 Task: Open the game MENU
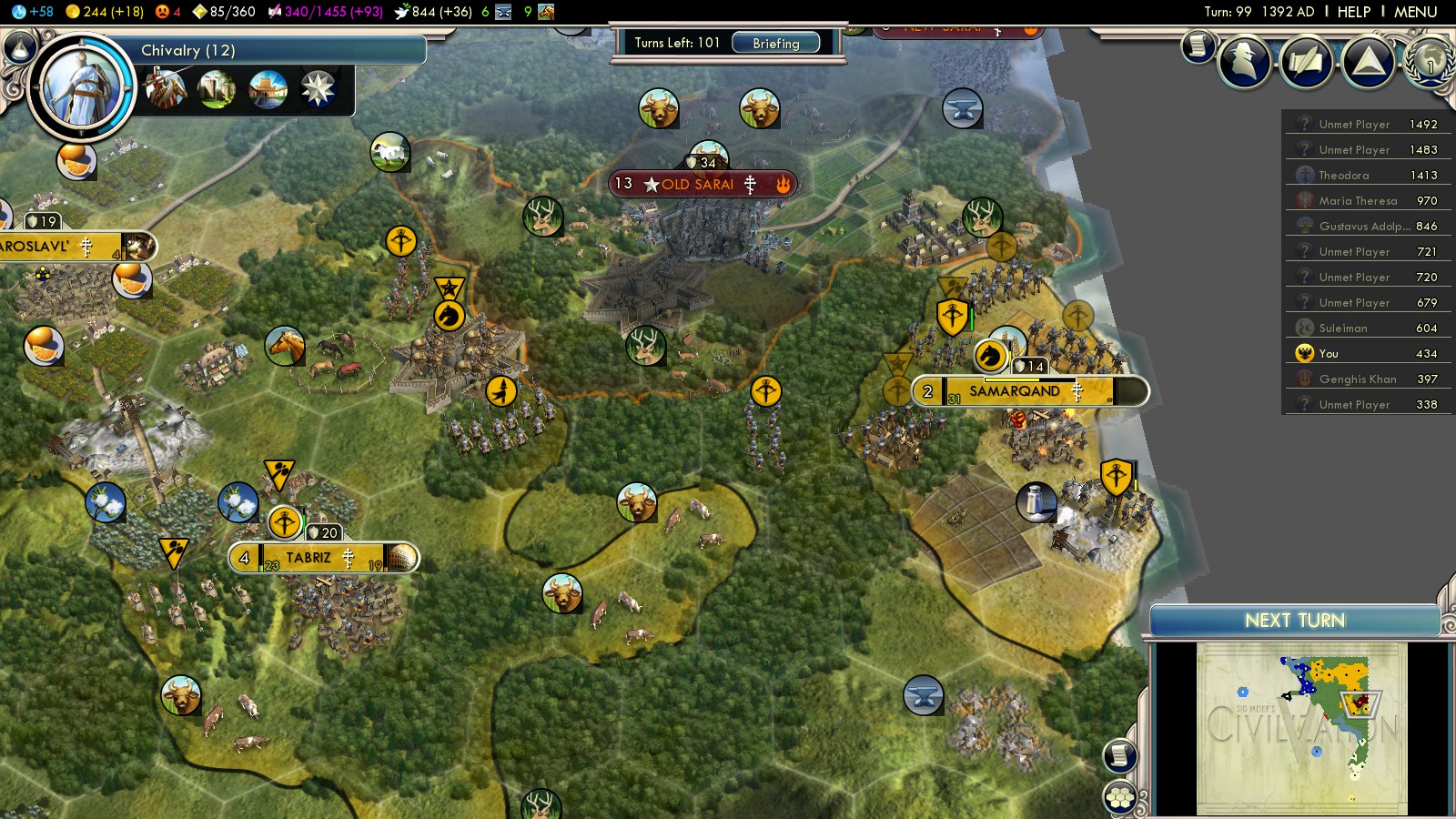(x=1415, y=12)
